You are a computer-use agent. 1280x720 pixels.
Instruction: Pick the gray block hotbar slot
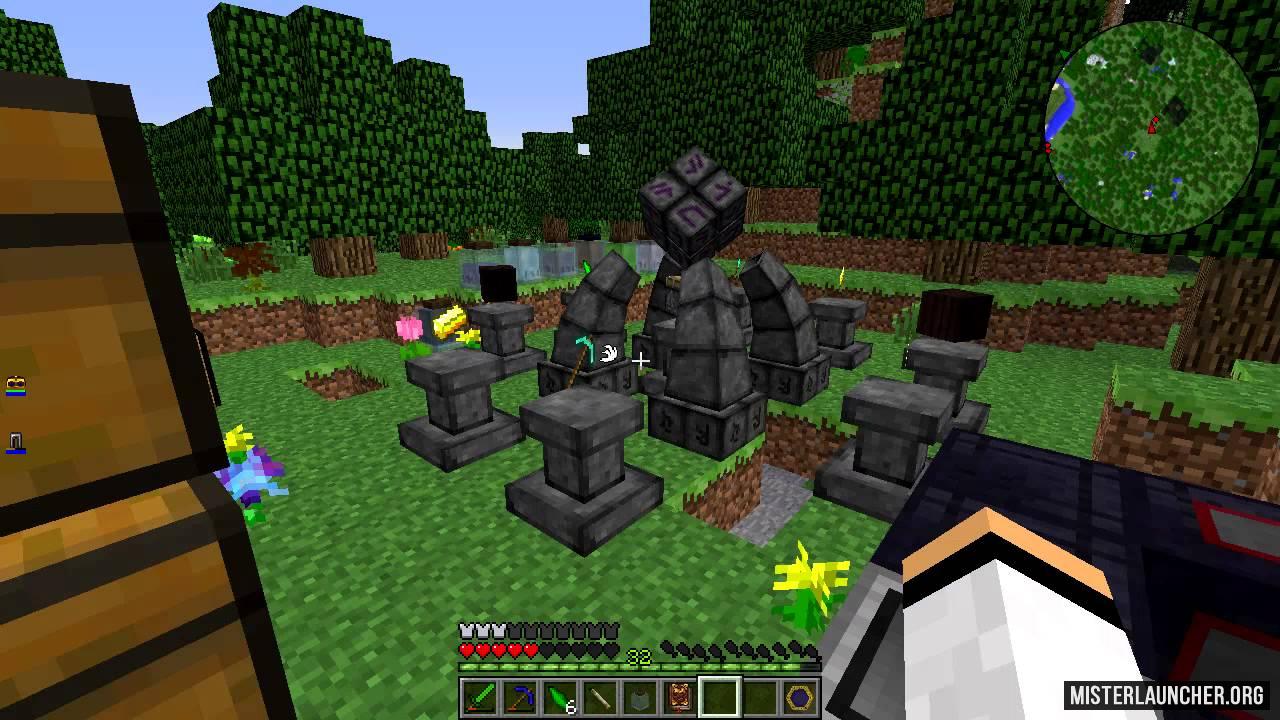639,697
